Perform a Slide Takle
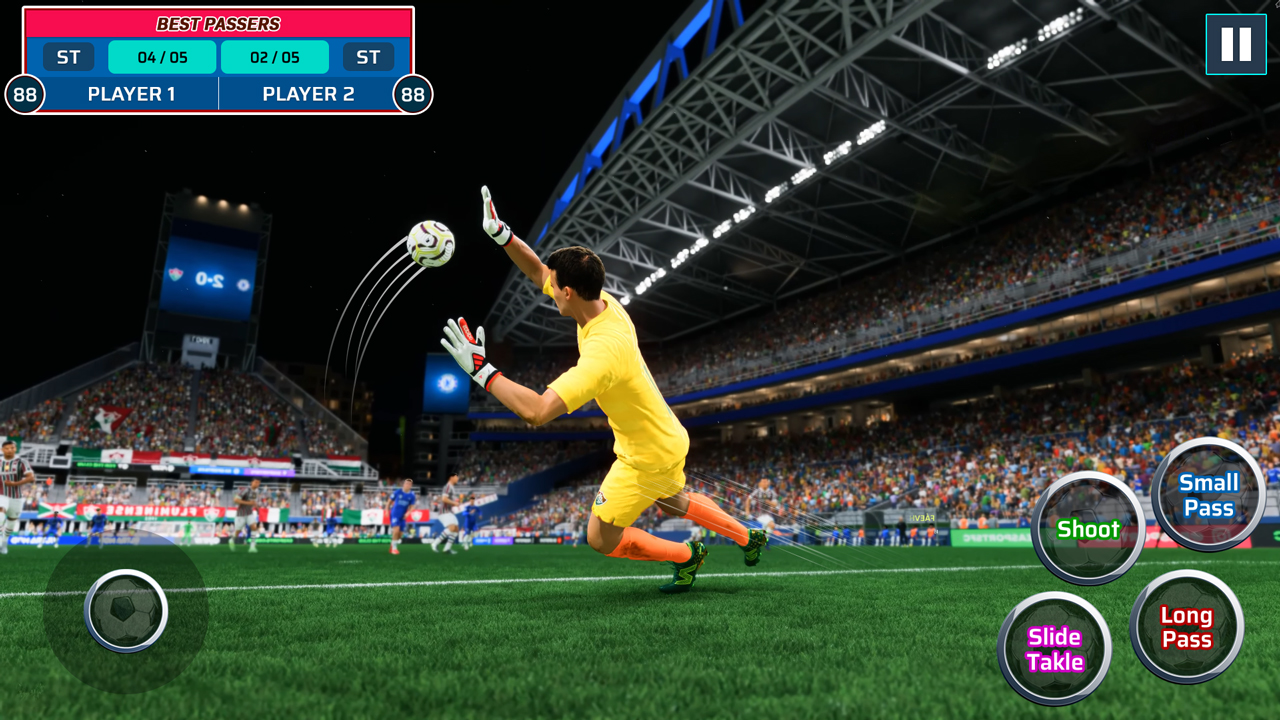The height and width of the screenshot is (720, 1280). click(x=1054, y=648)
